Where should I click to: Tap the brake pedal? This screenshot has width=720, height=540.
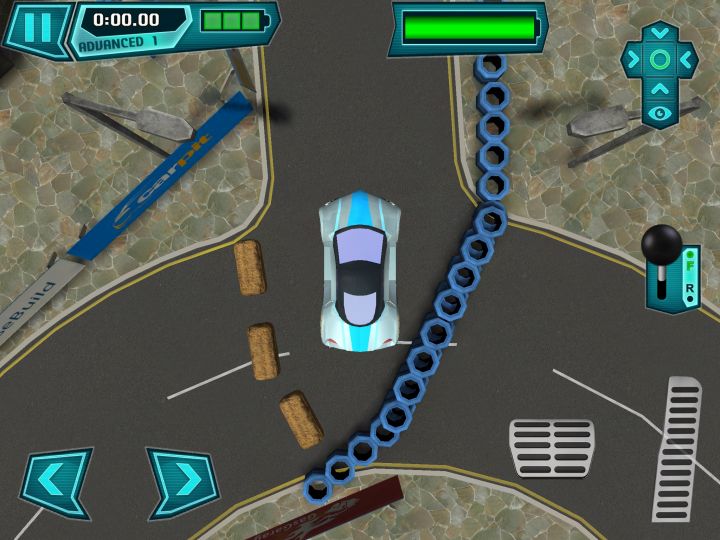[x=552, y=447]
